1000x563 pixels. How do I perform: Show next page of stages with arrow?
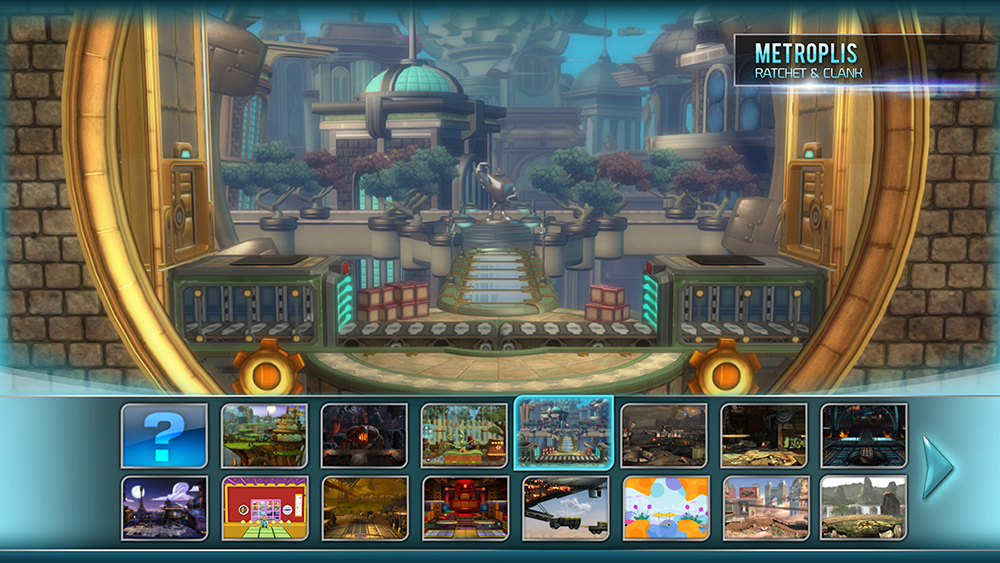click(x=937, y=467)
